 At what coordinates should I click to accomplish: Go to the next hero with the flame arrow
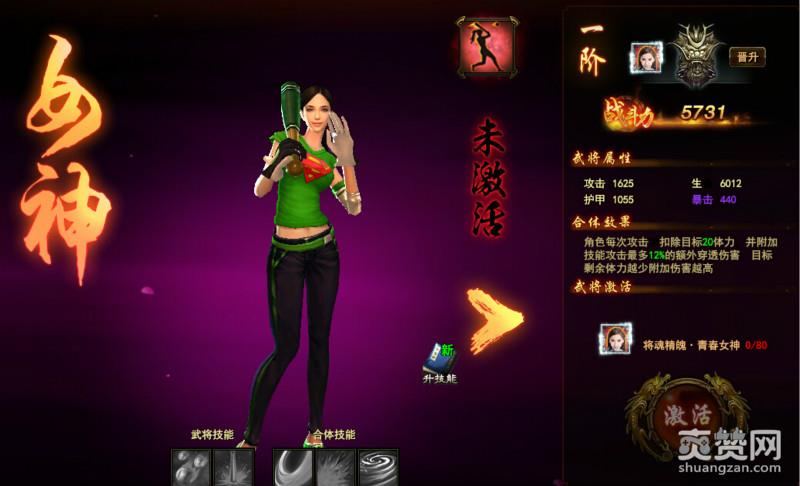(x=496, y=318)
